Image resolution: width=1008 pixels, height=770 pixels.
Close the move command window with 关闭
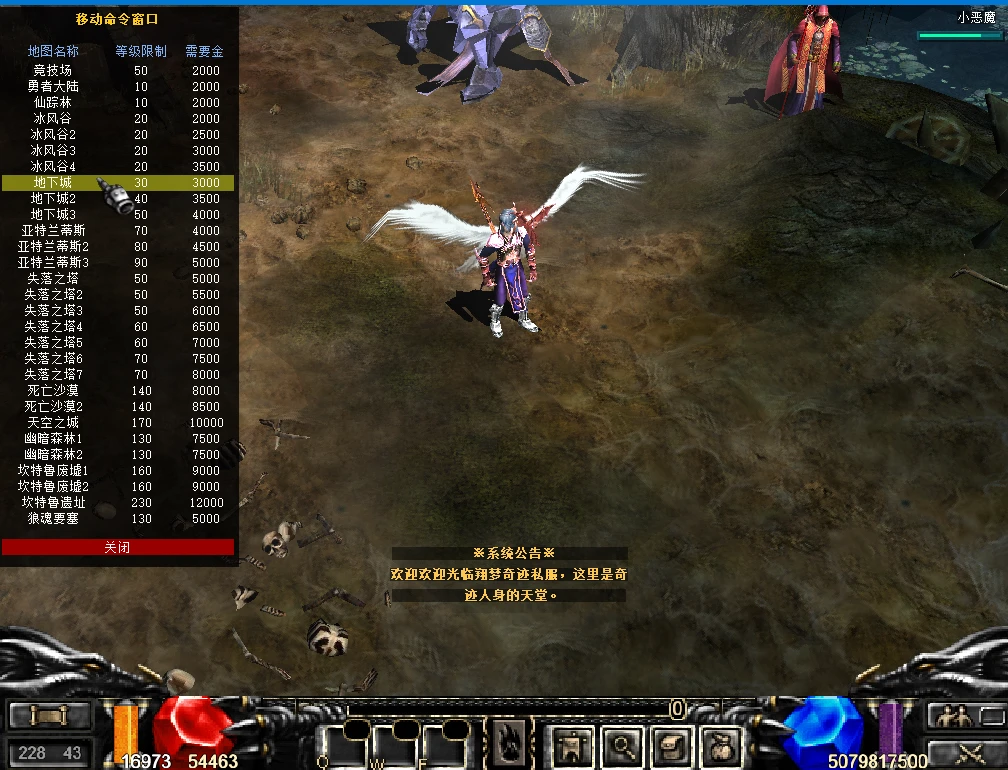coord(117,547)
